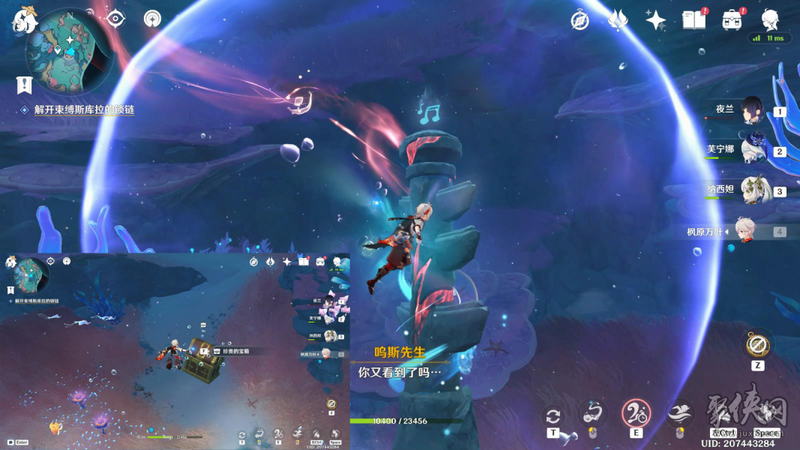Open the winged-flame icon in the top bar

point(617,20)
